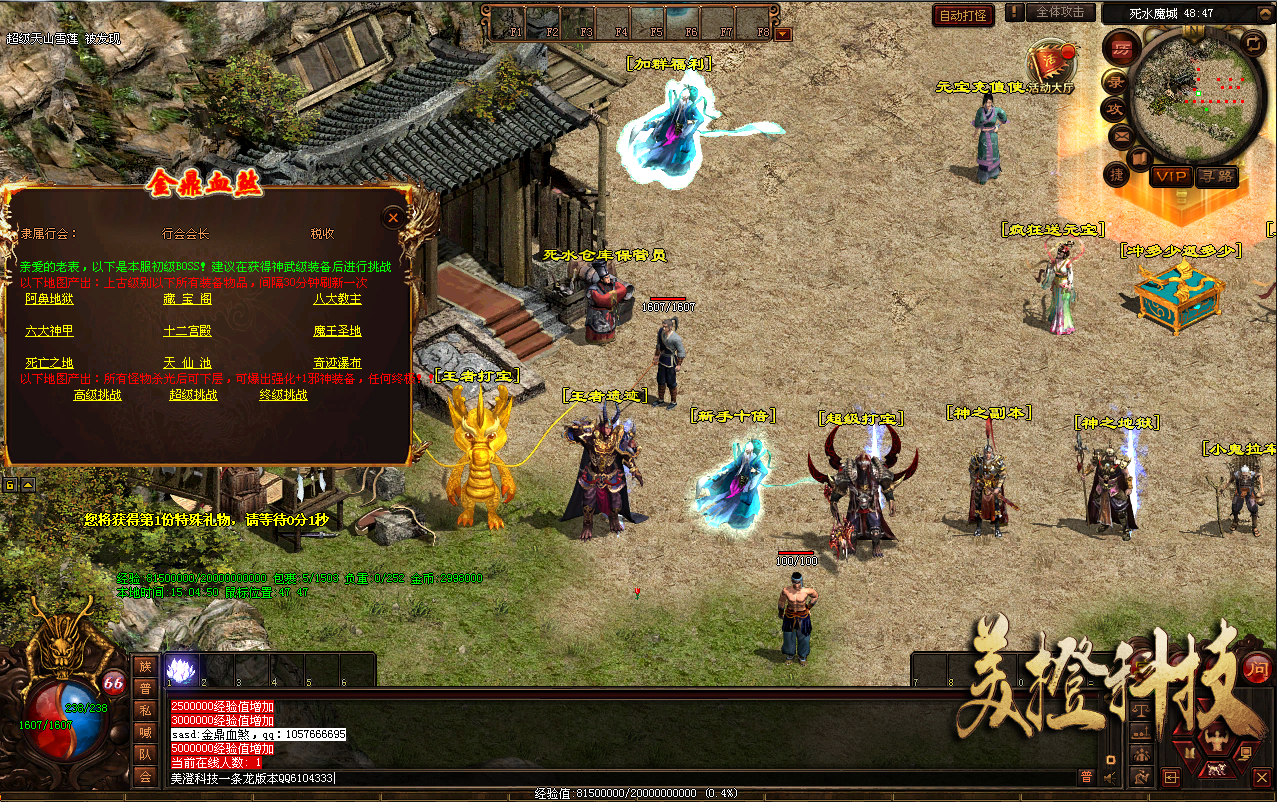Switch chat to the 队 team channel
Screen dimensions: 1277x802
(x=145, y=755)
